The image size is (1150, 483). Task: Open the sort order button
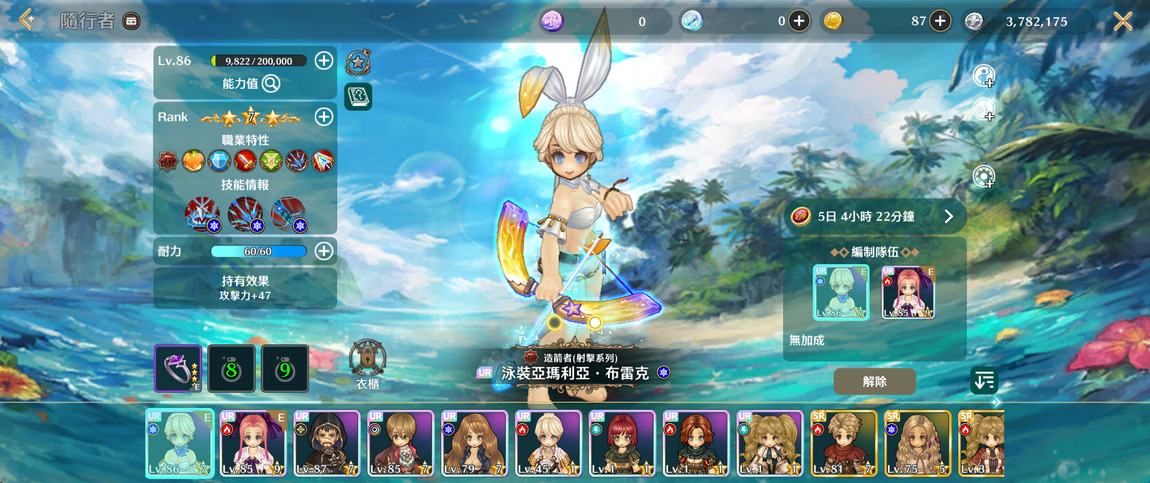(984, 380)
